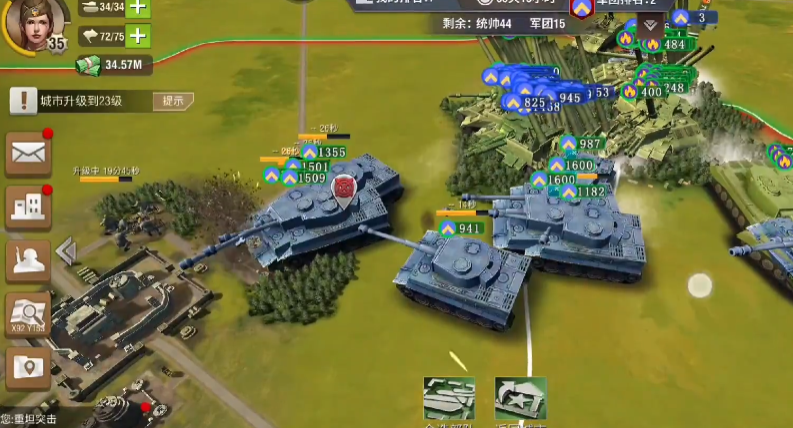Tap the plus button beside 72/75

(137, 37)
